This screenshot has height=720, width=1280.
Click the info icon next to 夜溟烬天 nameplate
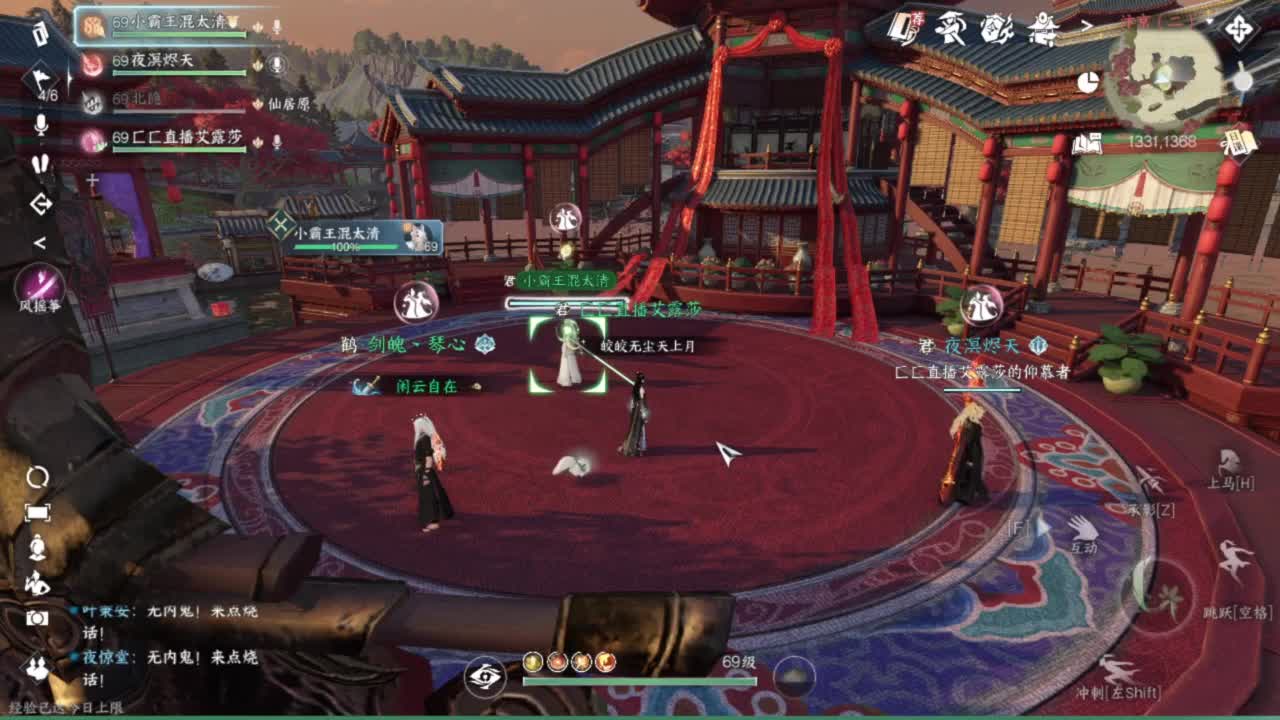pos(1037,346)
